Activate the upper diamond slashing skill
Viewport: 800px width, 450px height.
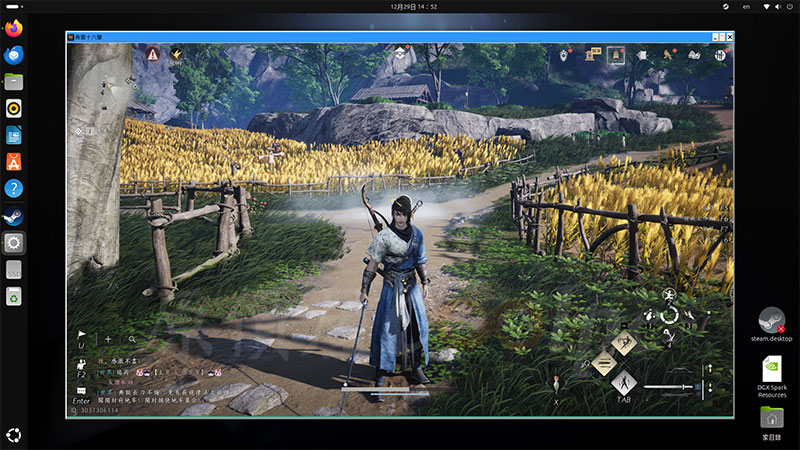coord(624,343)
